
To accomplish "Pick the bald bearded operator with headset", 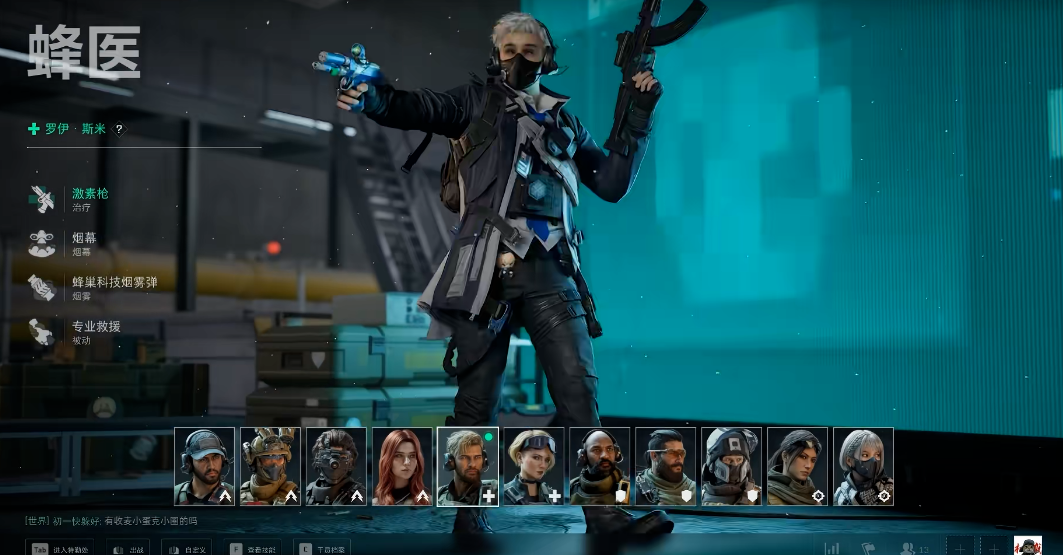I will pos(600,466).
